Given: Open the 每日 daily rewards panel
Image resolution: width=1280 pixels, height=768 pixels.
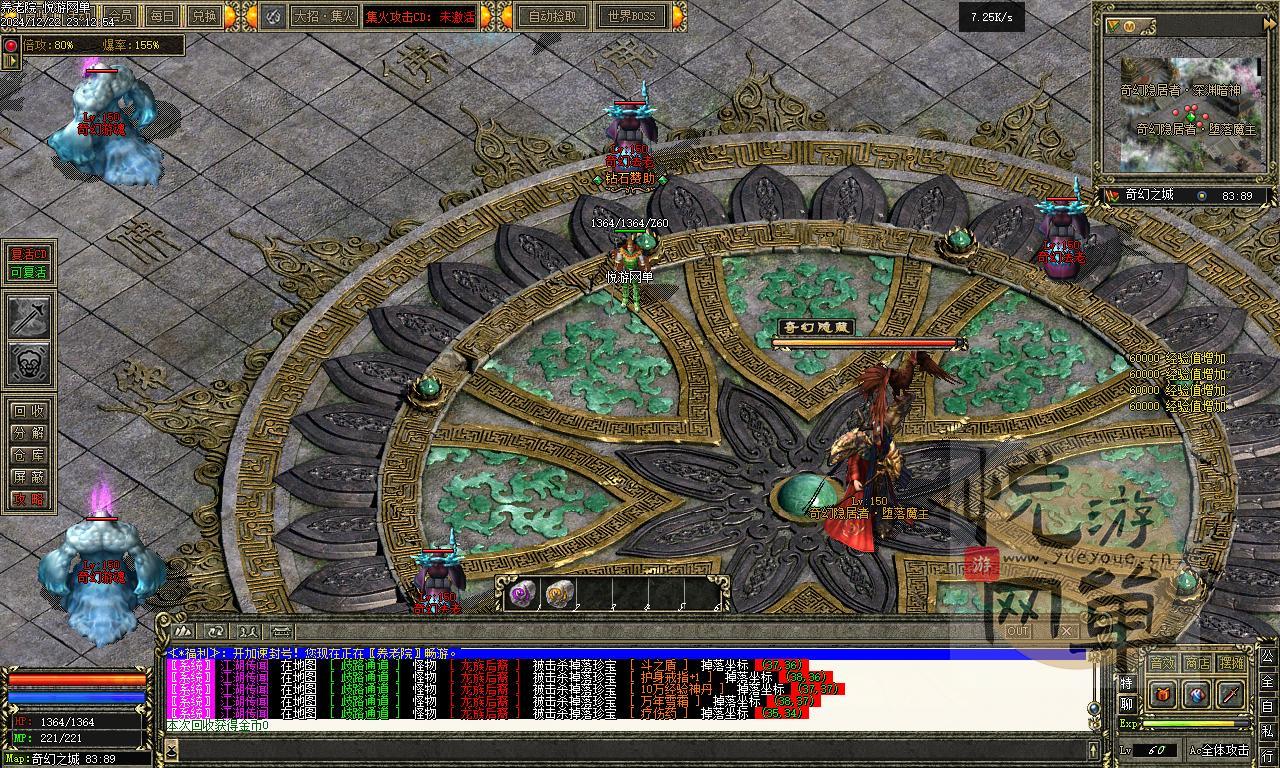Looking at the screenshot, I should [162, 16].
